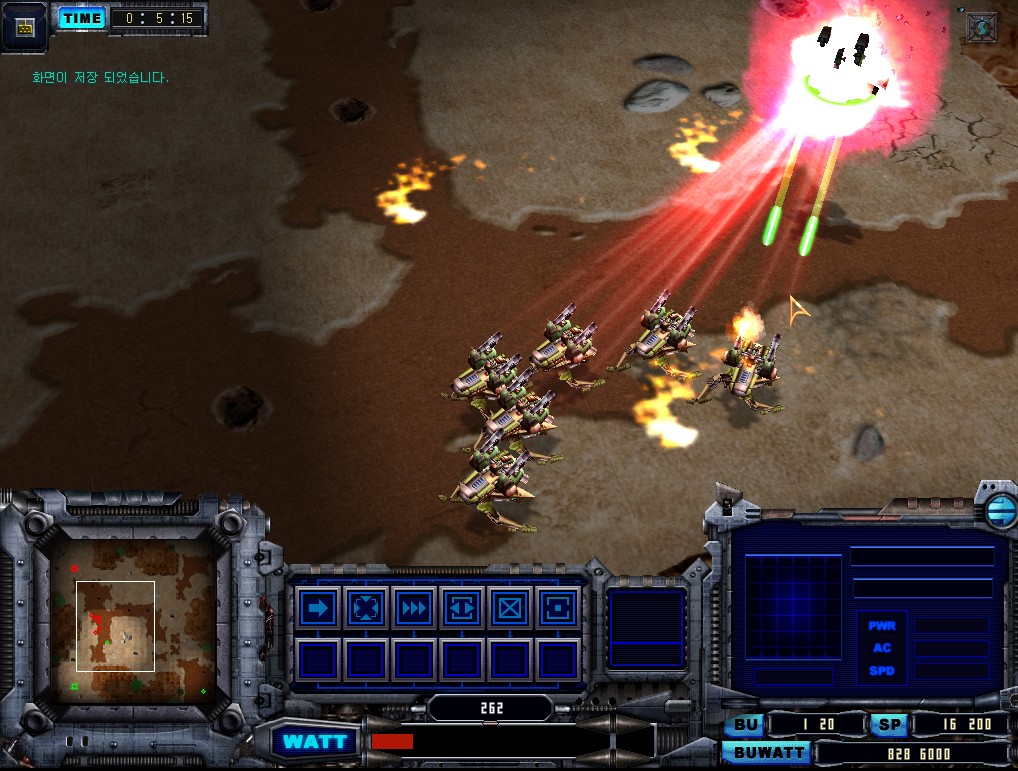Click the right-arrow move command button
1018x771 pixels.
318,608
